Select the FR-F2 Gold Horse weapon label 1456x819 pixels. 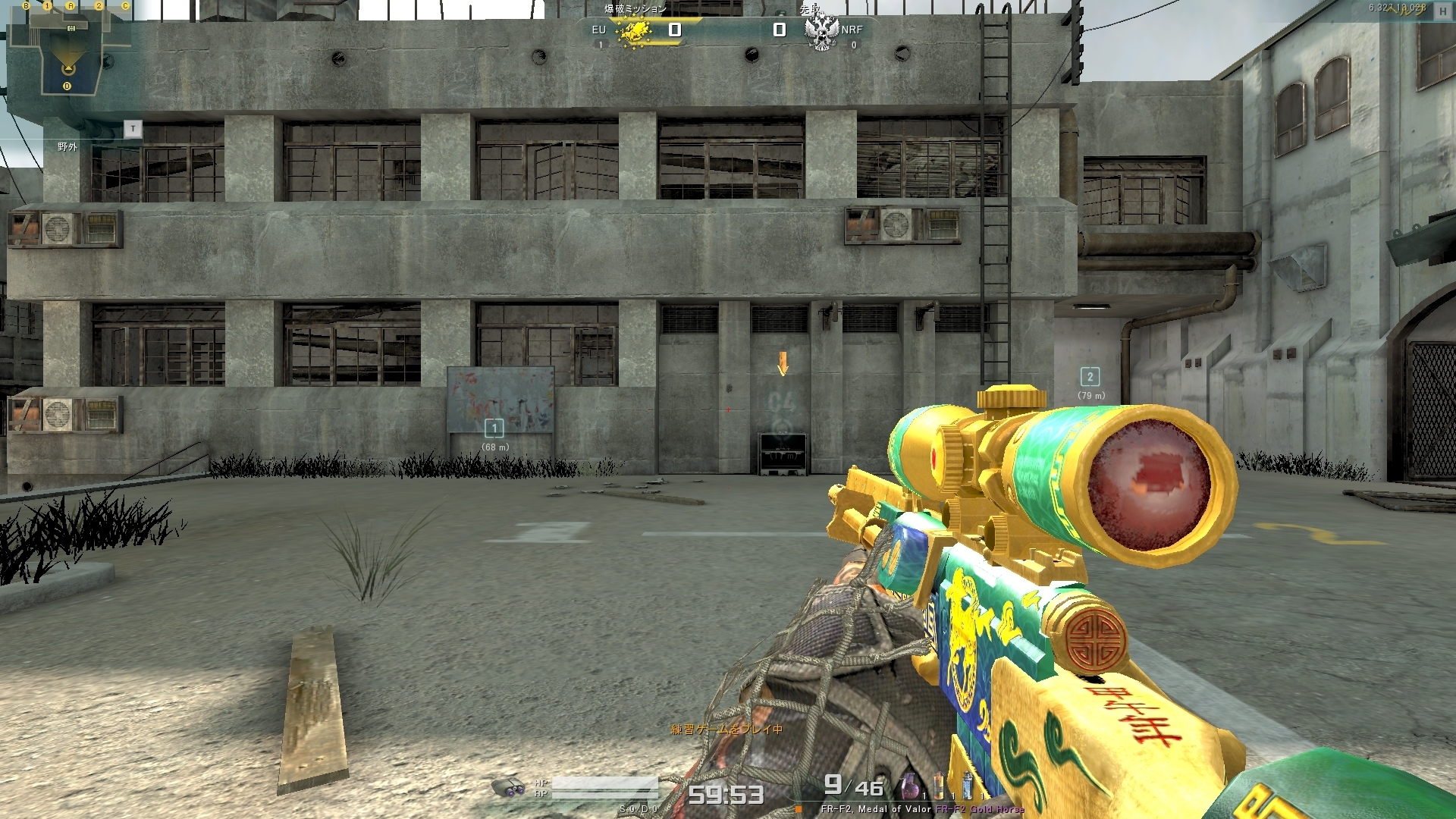click(x=980, y=809)
